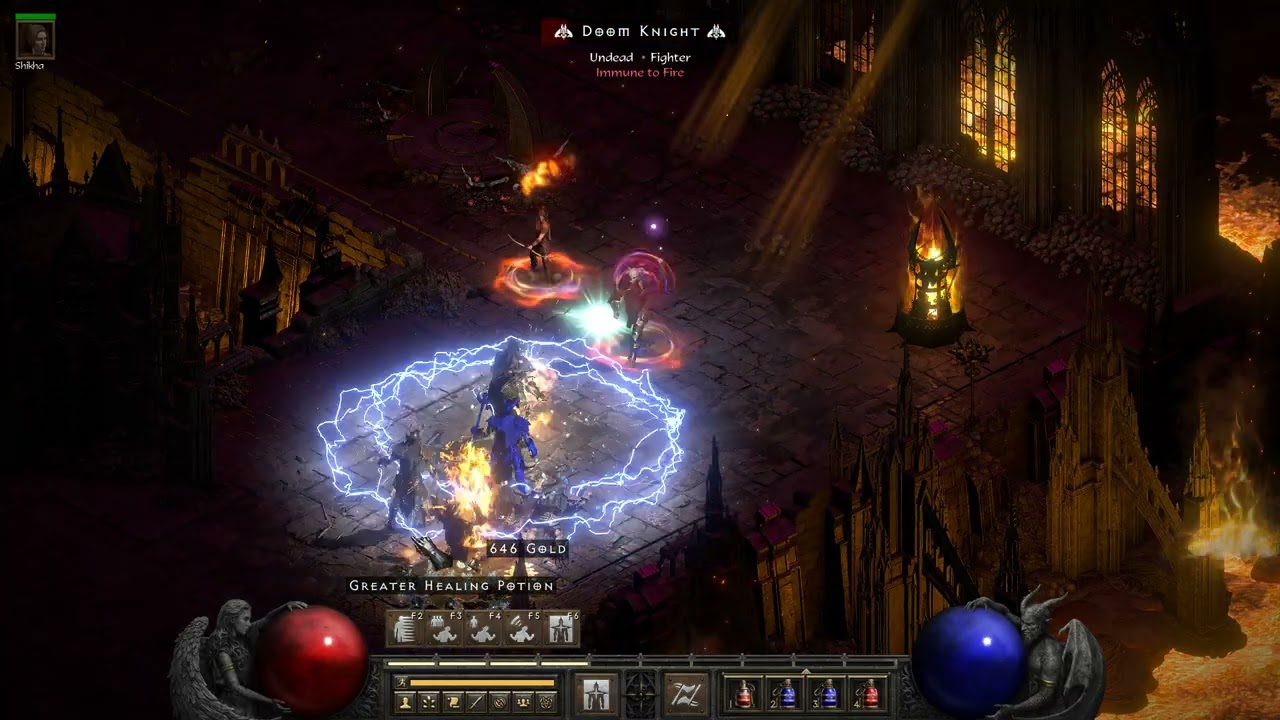Use the blue mana potion in belt slot 3

[x=829, y=693]
